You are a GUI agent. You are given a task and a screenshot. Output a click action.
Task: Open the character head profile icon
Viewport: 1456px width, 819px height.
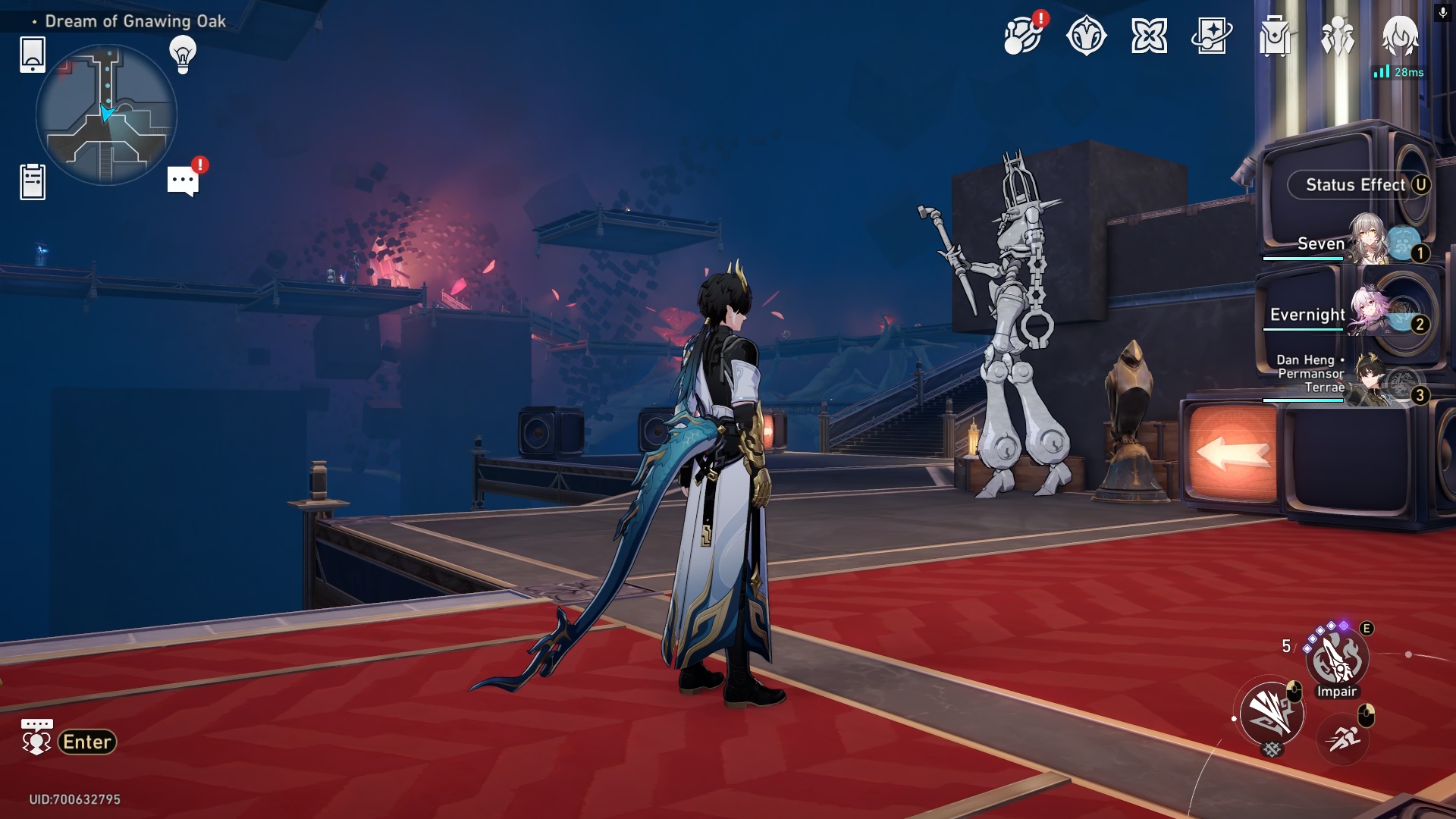click(x=1400, y=36)
